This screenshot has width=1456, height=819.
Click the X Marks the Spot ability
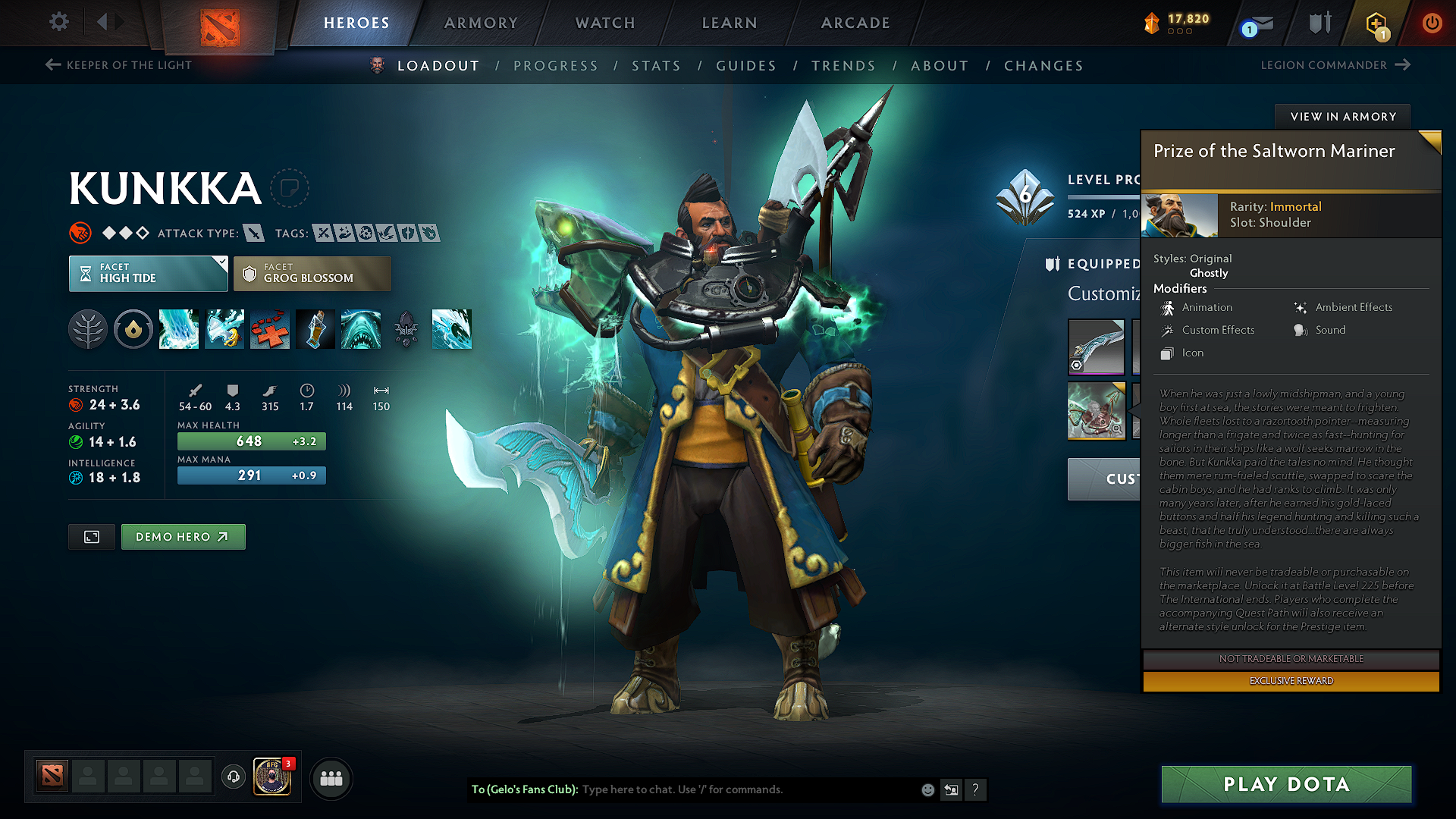coord(270,329)
